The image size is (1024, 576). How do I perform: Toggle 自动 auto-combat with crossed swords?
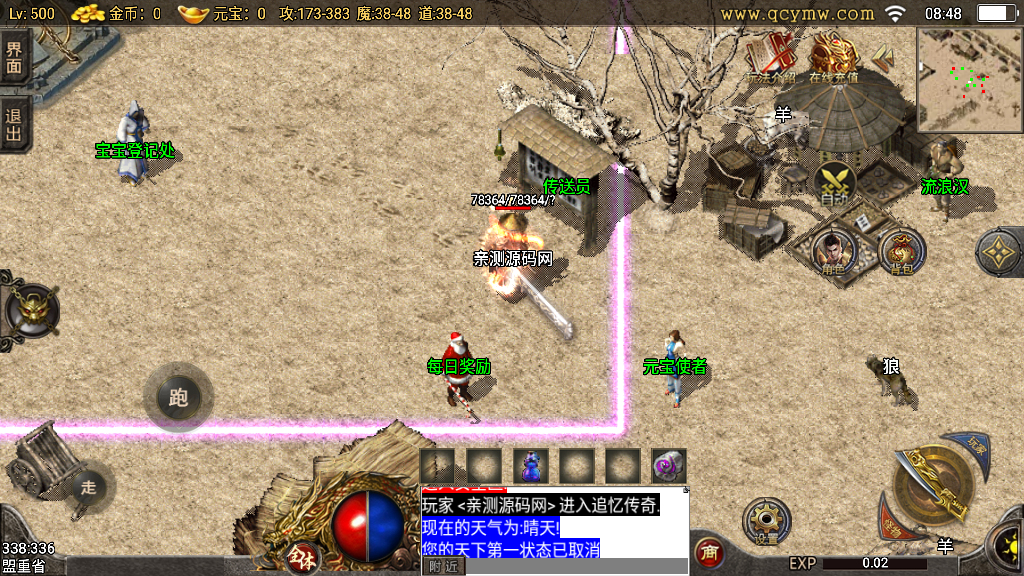pos(833,184)
